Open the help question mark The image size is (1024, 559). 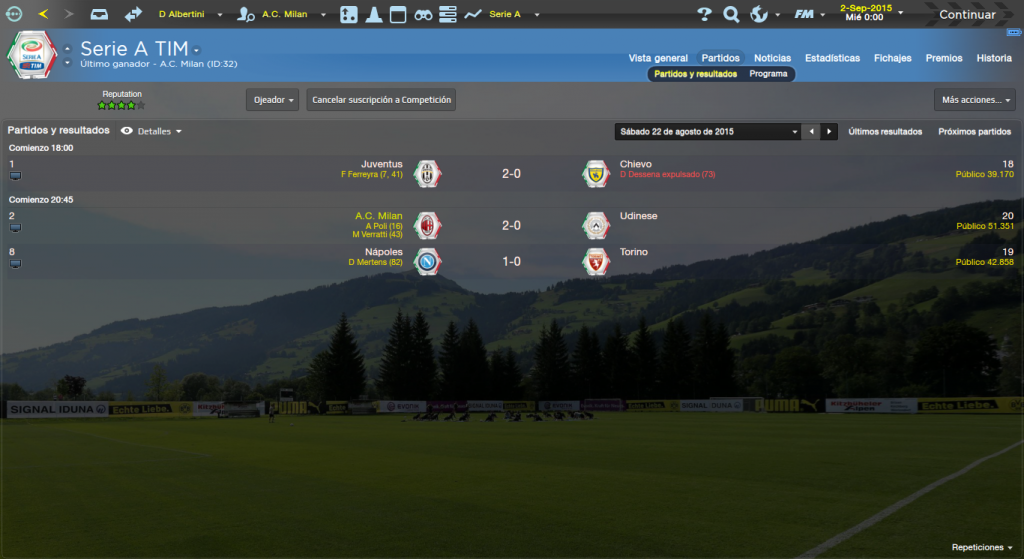tap(704, 14)
